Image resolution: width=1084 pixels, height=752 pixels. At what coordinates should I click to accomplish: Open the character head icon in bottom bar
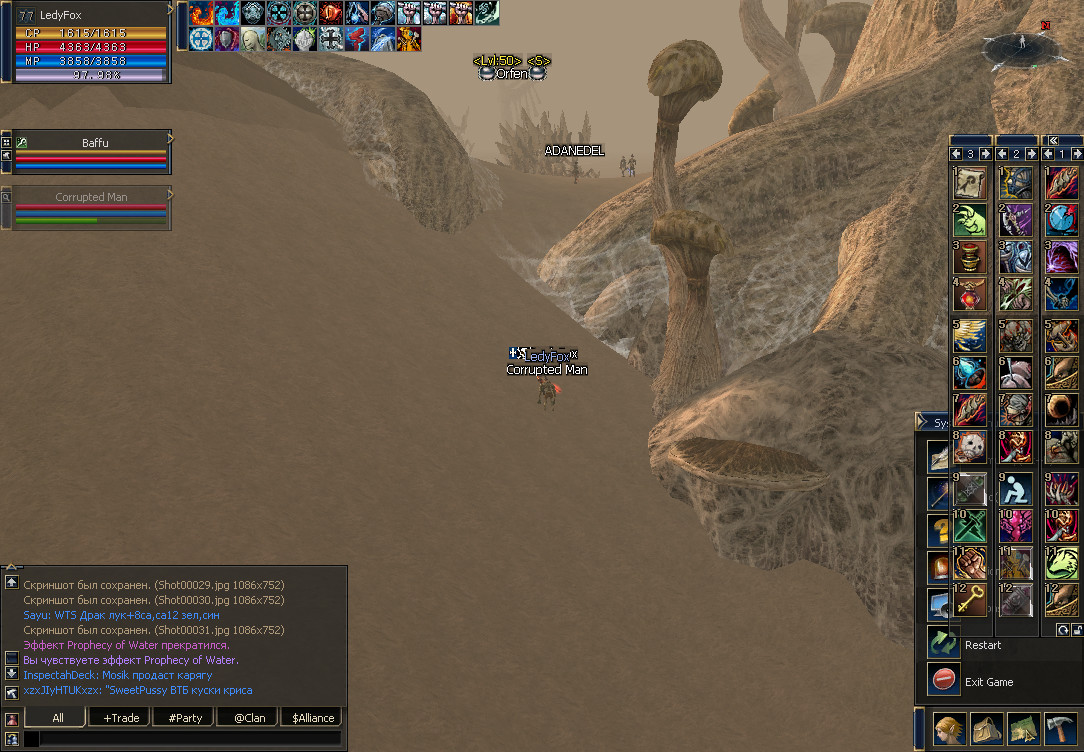tap(950, 729)
